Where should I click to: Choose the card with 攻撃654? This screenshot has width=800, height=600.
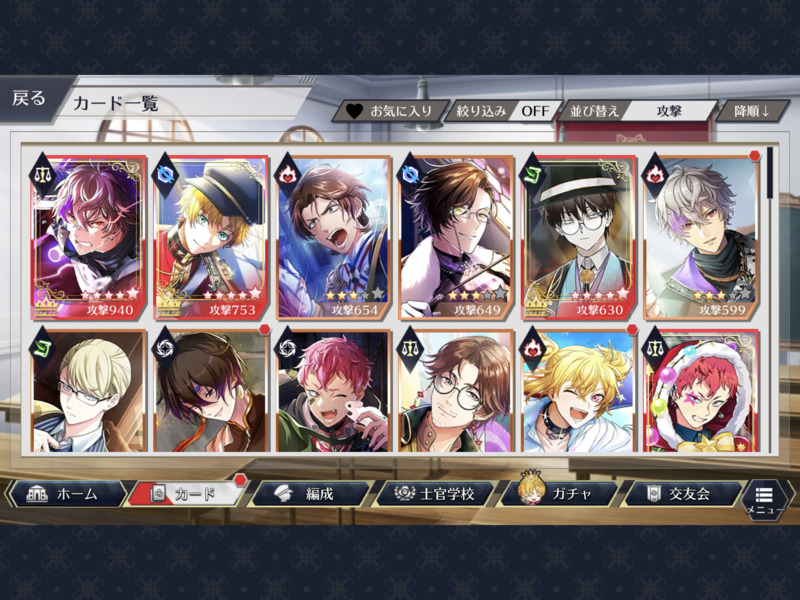[333, 237]
